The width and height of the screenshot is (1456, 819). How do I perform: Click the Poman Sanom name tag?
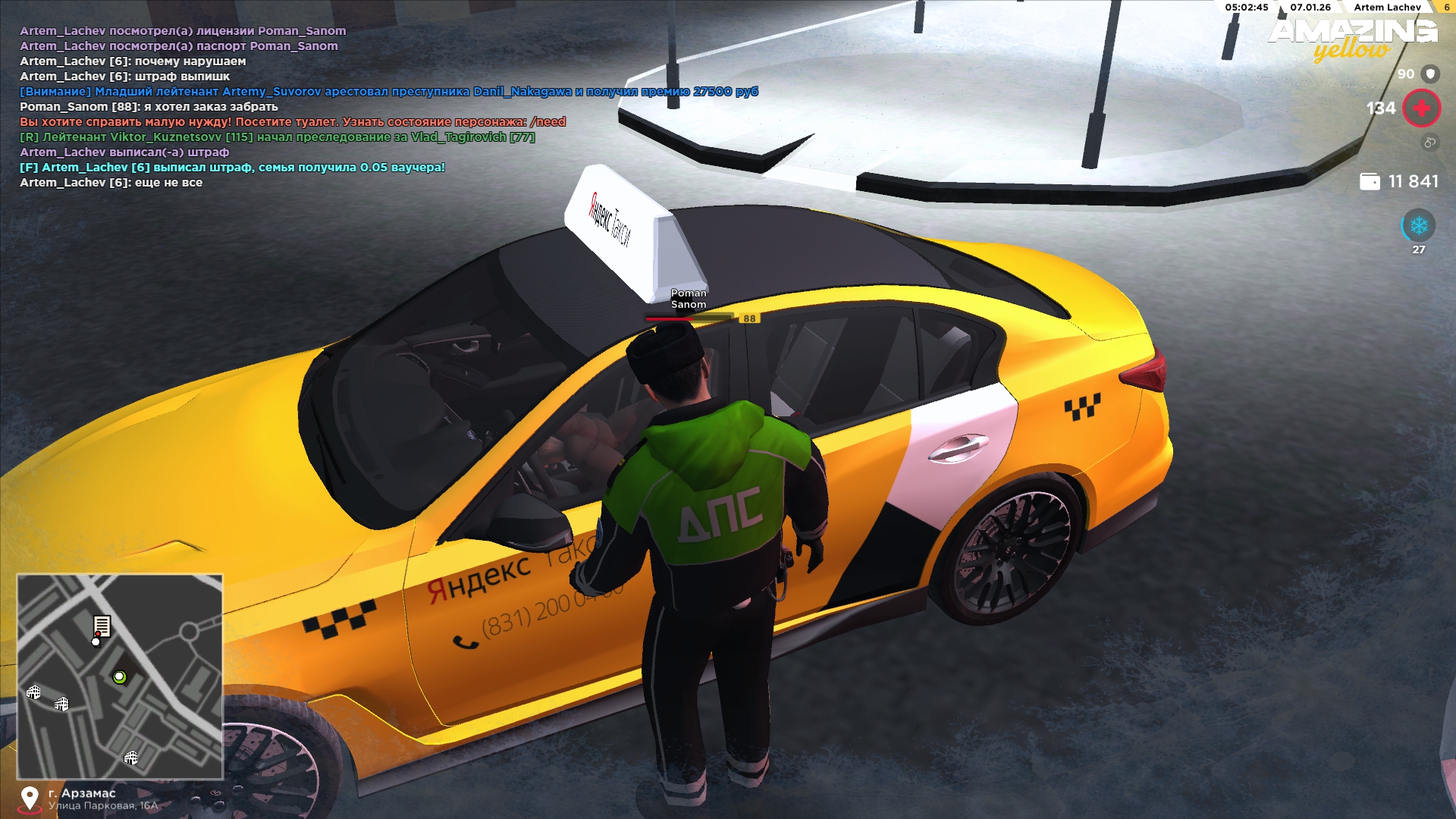pyautogui.click(x=689, y=299)
